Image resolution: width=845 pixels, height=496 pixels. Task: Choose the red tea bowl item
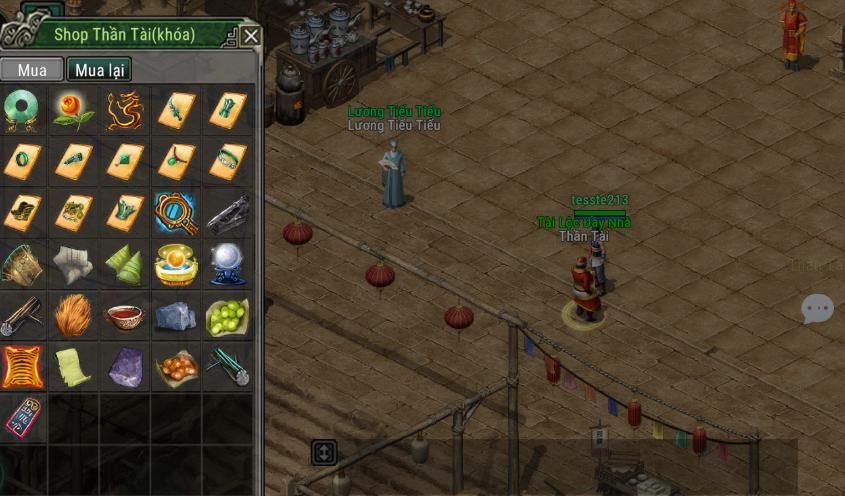pos(125,317)
